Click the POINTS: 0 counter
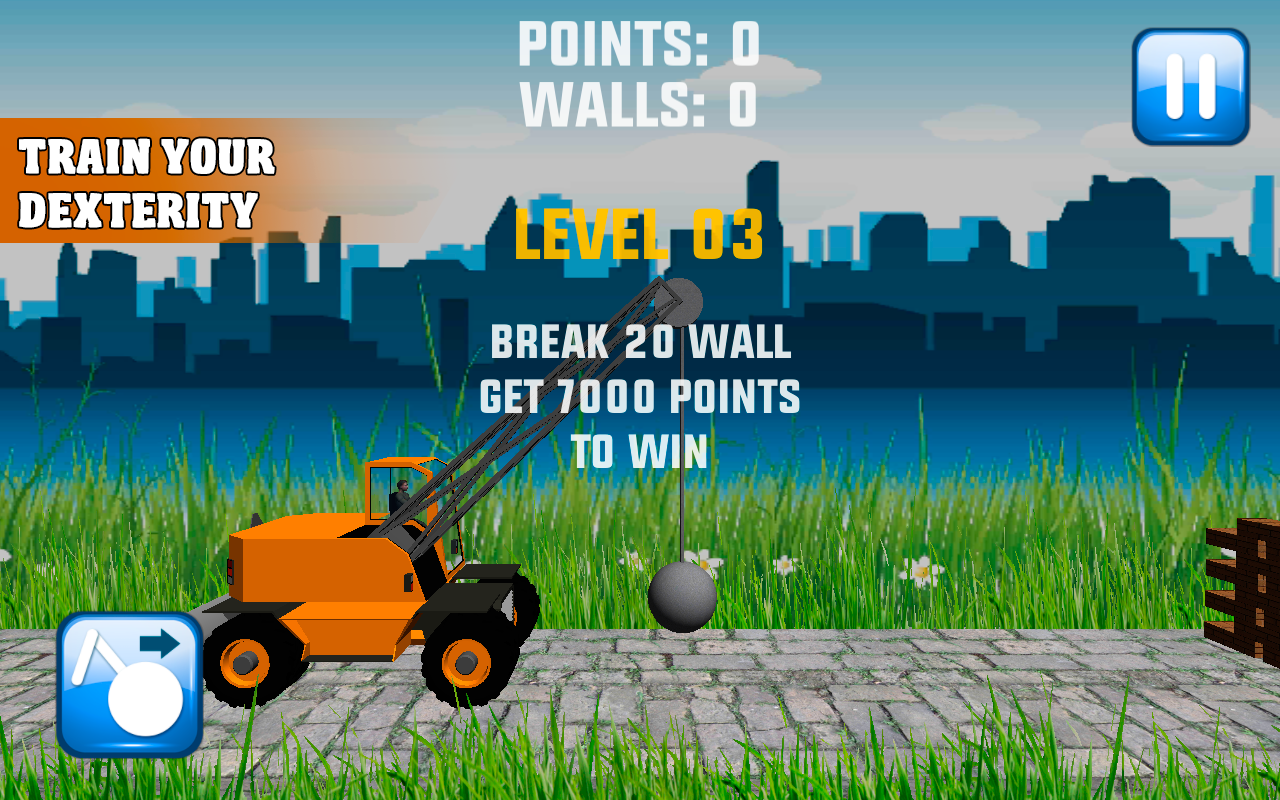Screen dimensions: 1280x800 click(640, 43)
